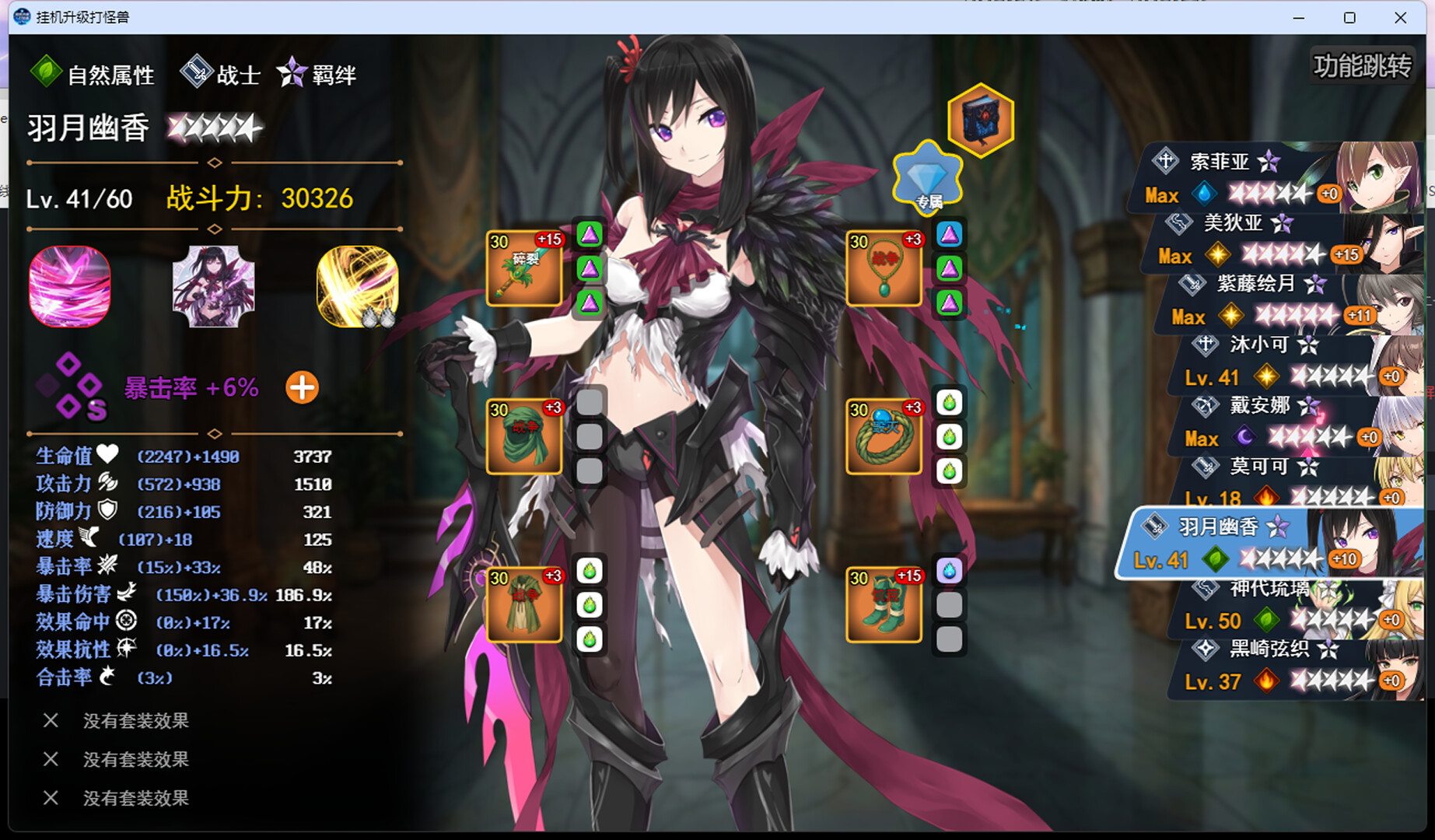Screen dimensions: 1435x840
Task: Choose 索菲亚 in the character list
Action: (x=1276, y=177)
